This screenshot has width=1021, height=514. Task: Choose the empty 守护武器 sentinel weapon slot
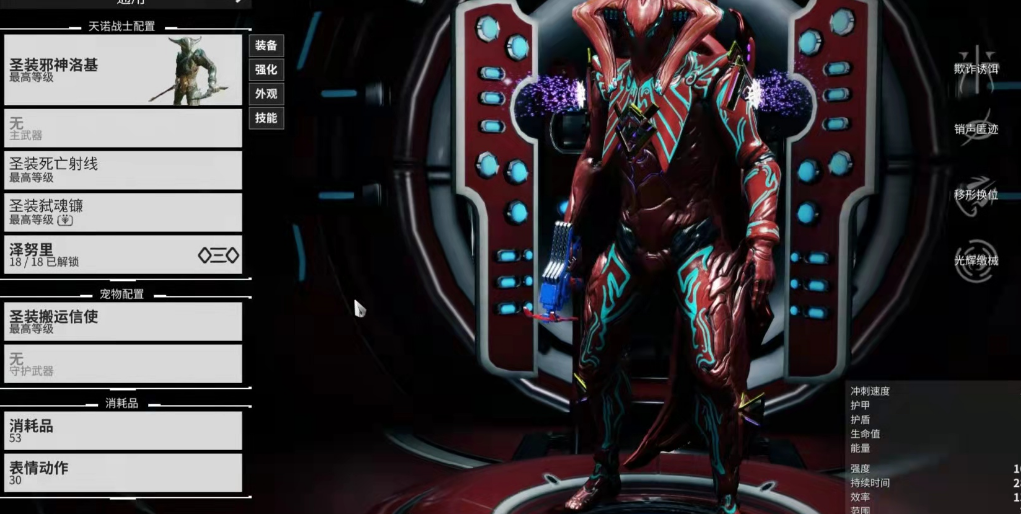click(x=123, y=363)
